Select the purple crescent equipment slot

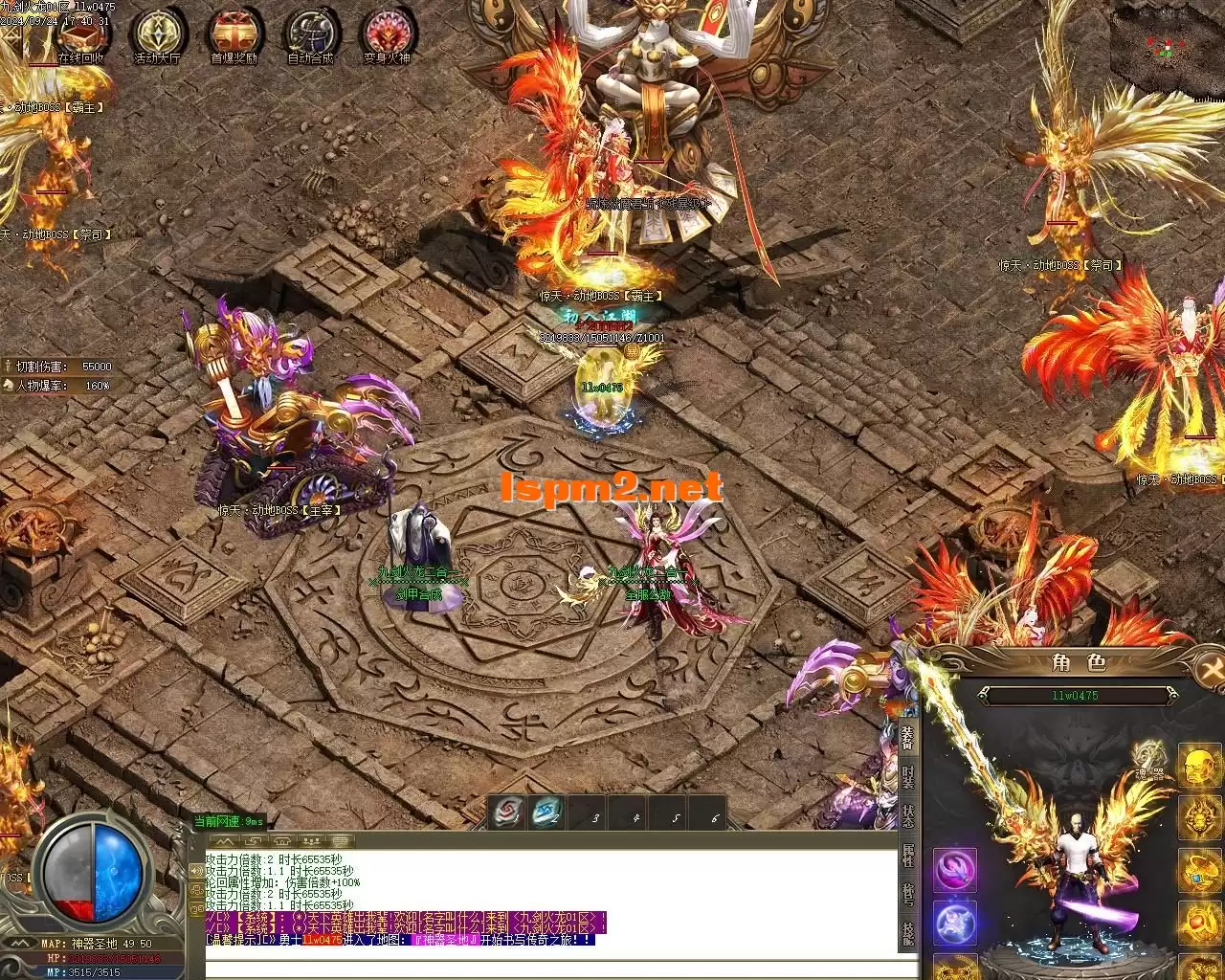click(x=955, y=870)
